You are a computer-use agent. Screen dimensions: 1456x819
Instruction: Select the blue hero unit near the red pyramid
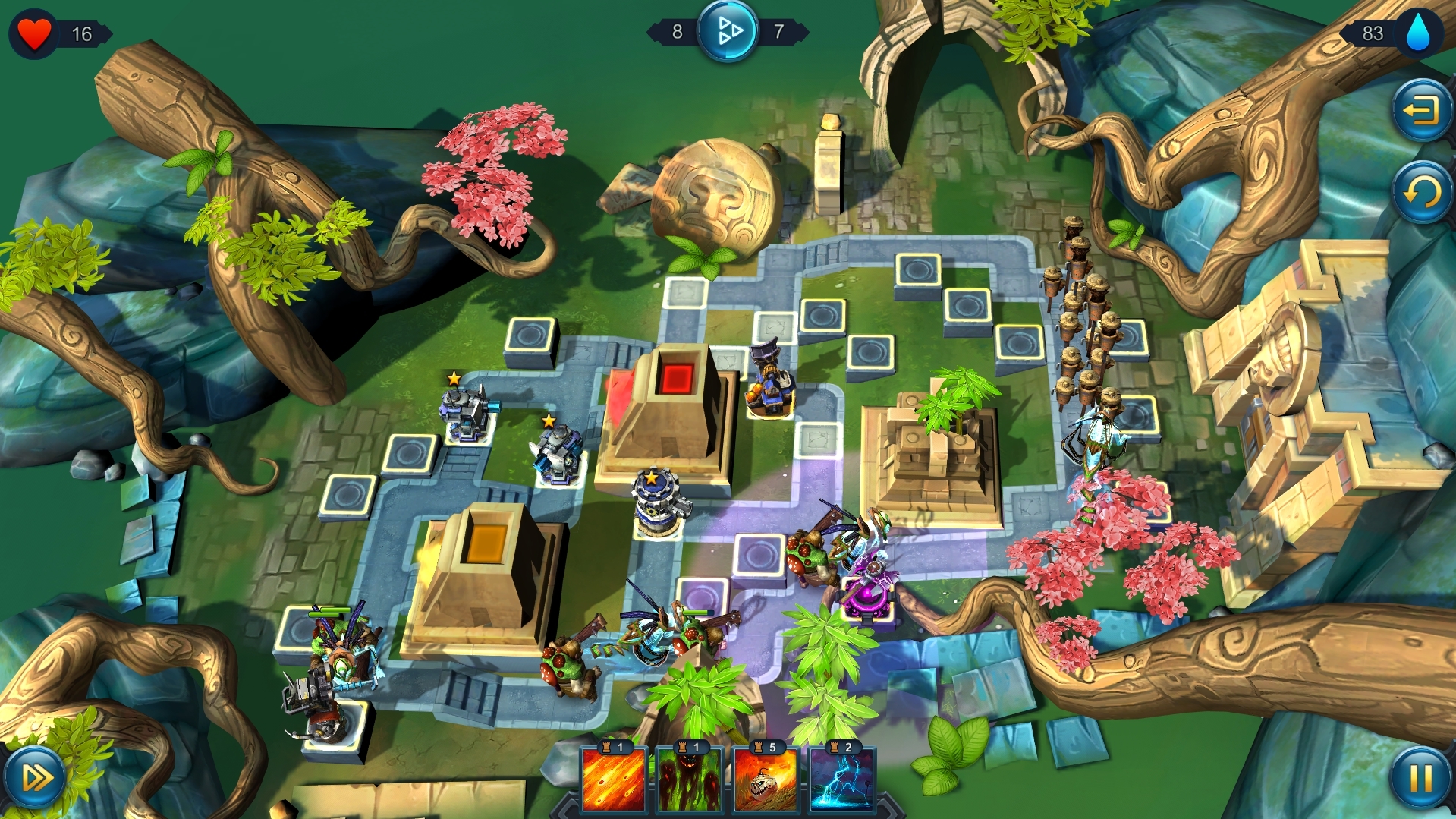point(769,380)
